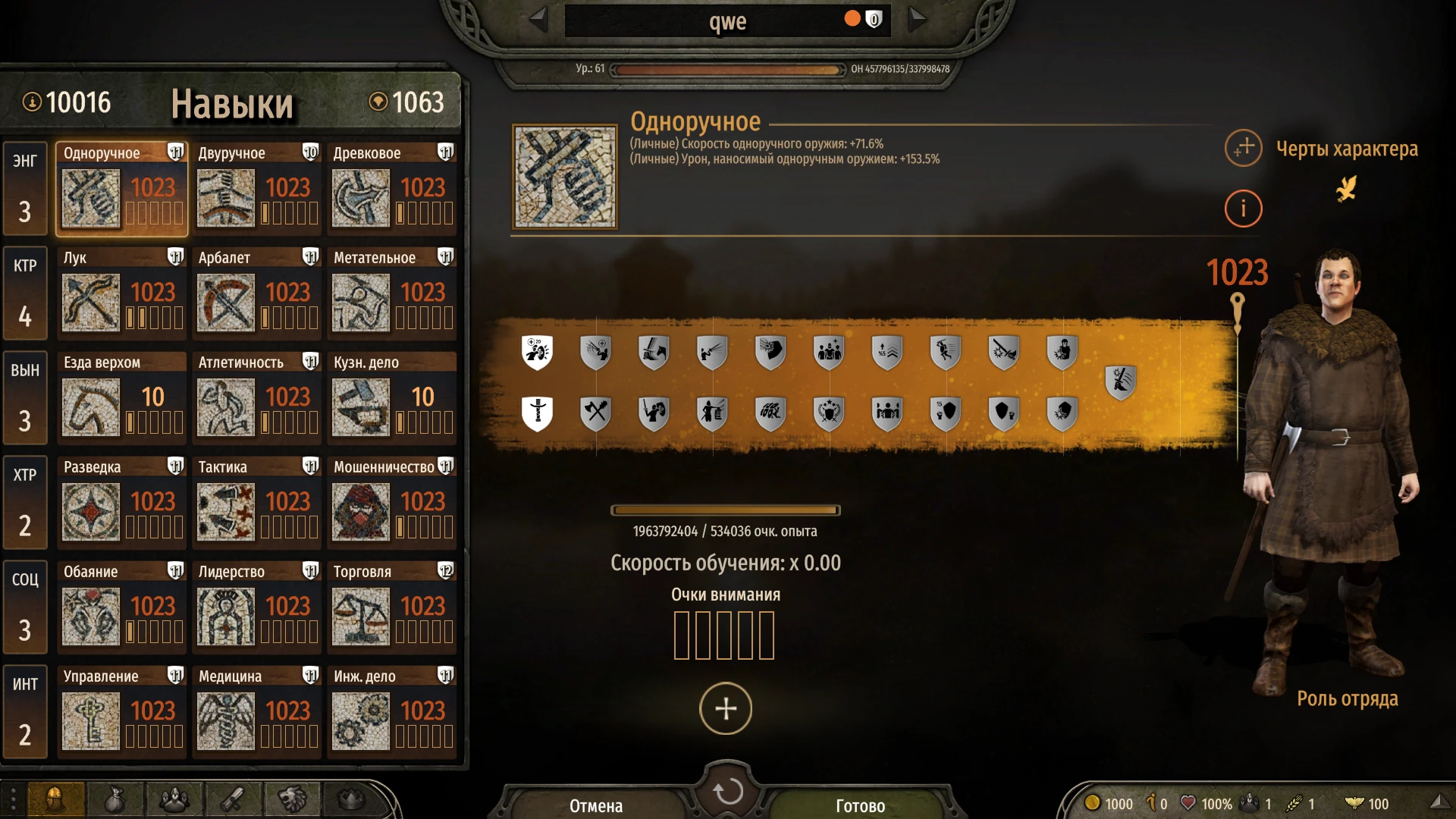Switch to the ЭНГ attribute tab
Image resolution: width=1456 pixels, height=819 pixels.
25,188
